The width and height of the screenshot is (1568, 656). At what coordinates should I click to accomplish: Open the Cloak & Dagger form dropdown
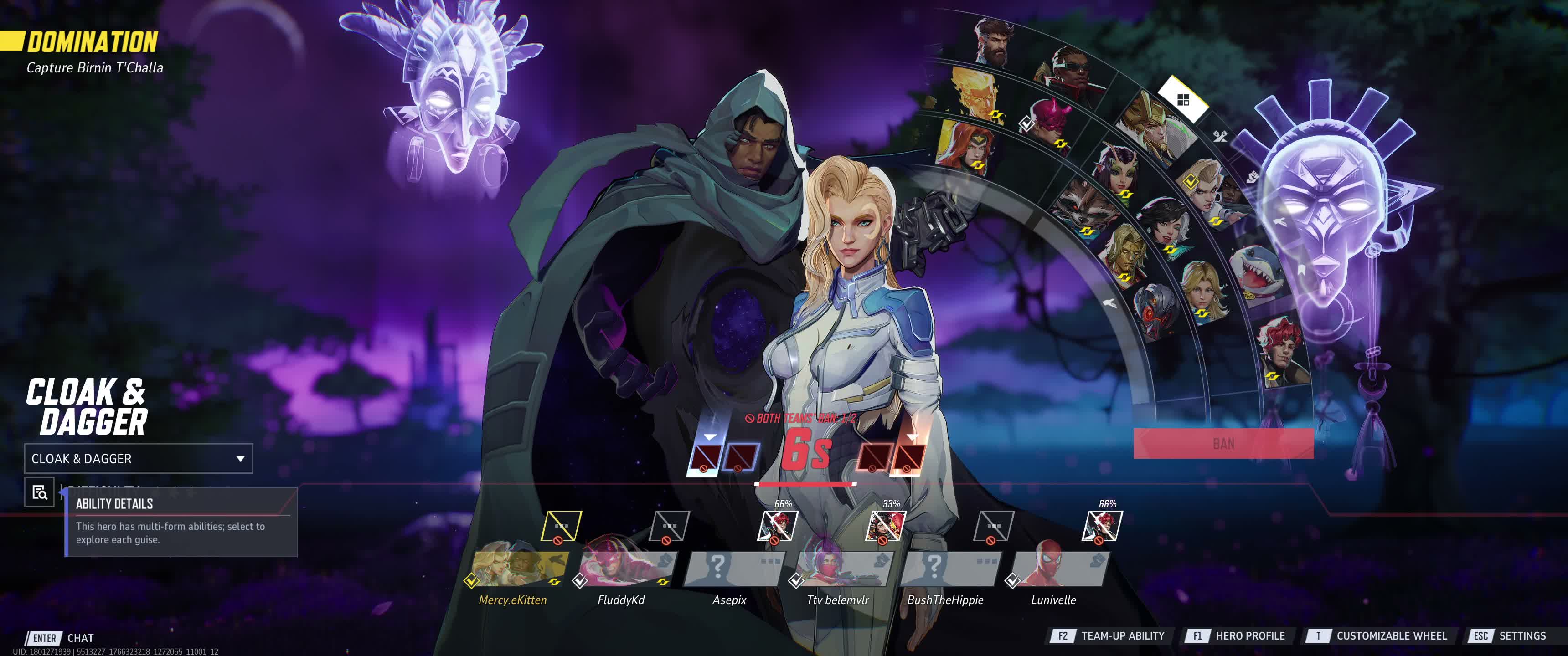point(138,459)
